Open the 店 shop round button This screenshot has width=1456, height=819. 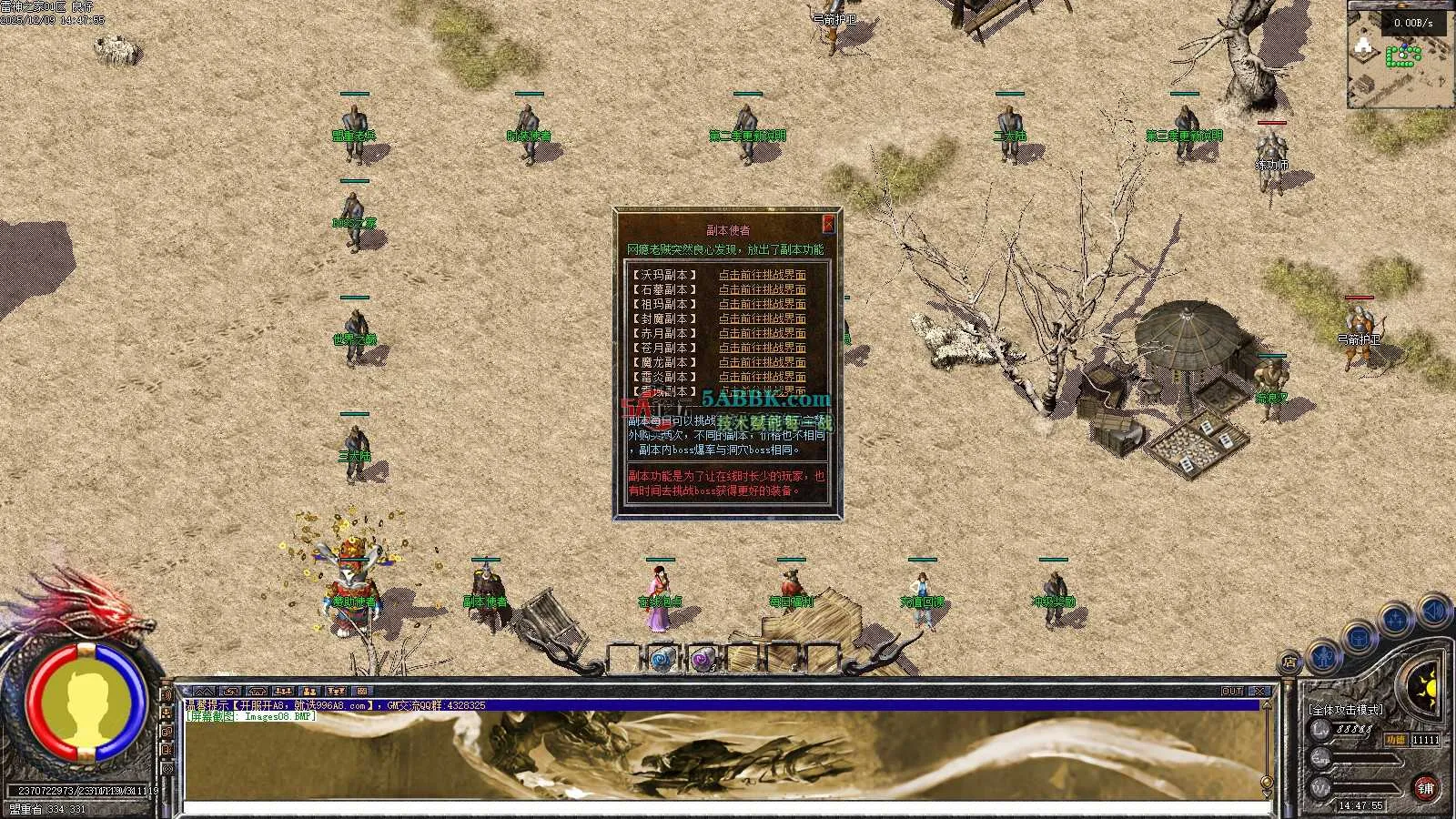(x=1289, y=663)
